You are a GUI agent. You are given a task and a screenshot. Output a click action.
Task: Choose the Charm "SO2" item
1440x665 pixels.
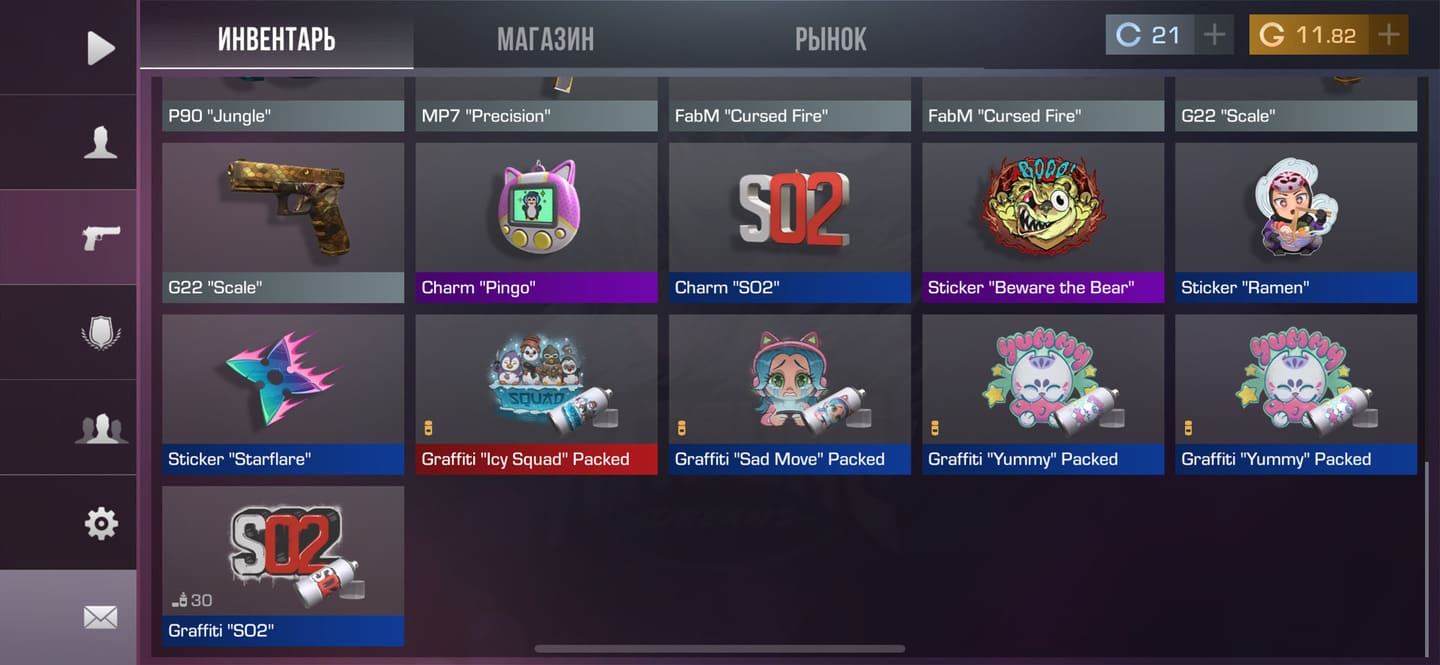789,222
